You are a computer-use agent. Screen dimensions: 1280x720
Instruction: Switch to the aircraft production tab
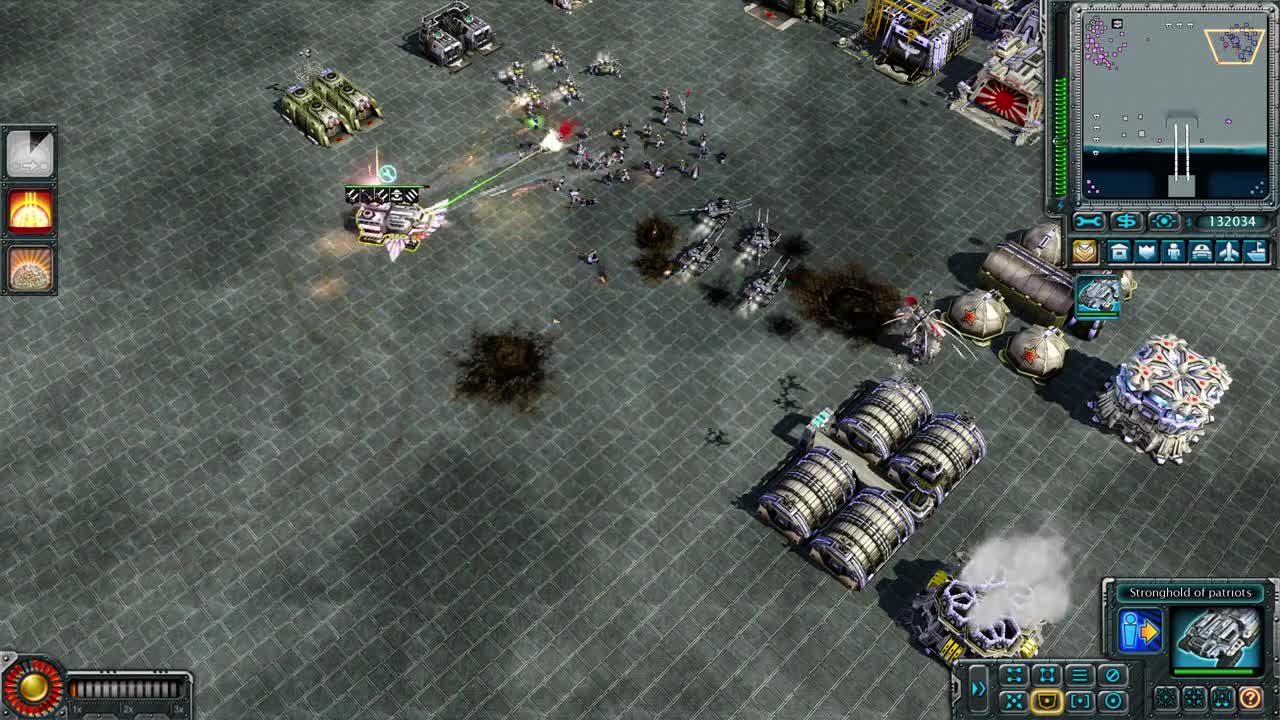tap(1229, 251)
